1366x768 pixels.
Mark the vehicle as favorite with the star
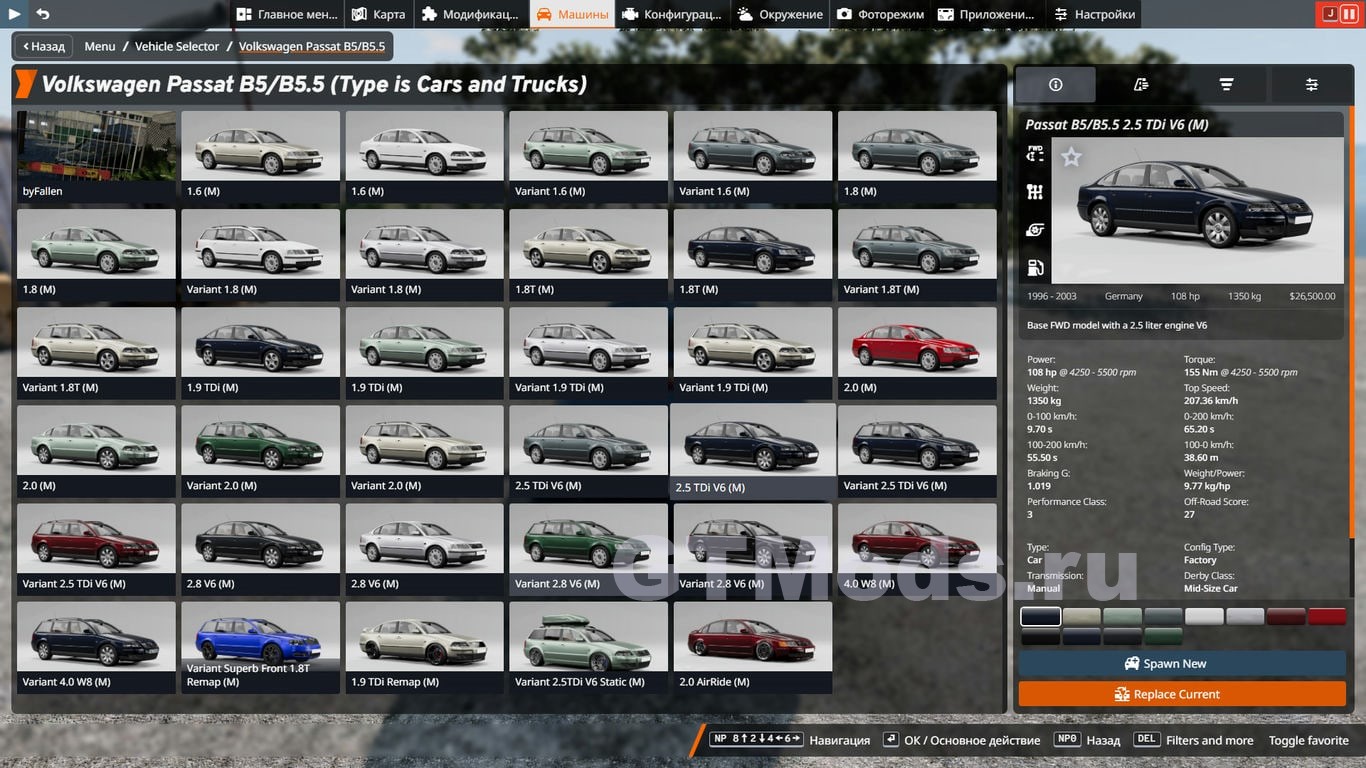1071,157
